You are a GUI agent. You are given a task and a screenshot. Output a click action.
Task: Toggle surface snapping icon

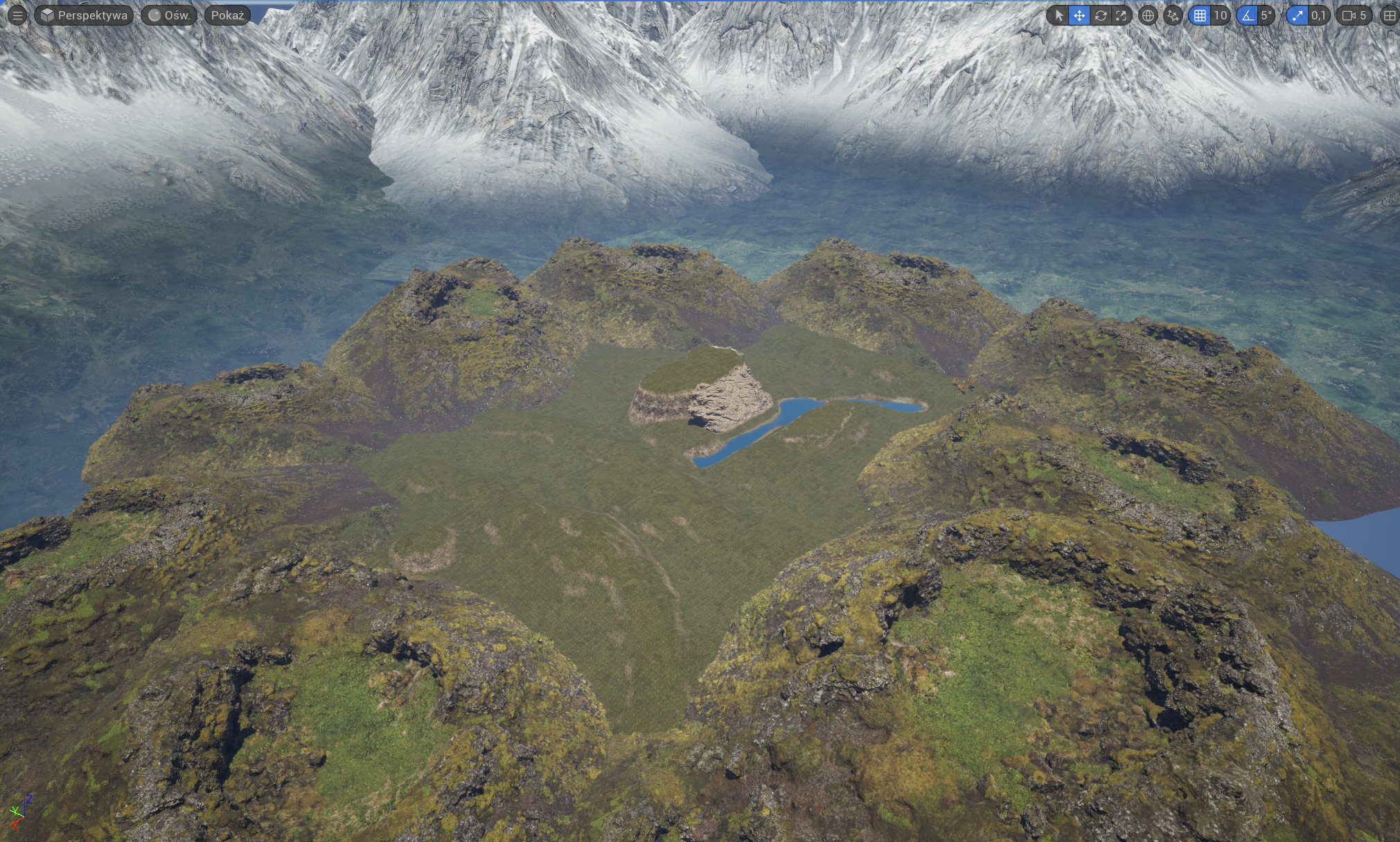1173,15
